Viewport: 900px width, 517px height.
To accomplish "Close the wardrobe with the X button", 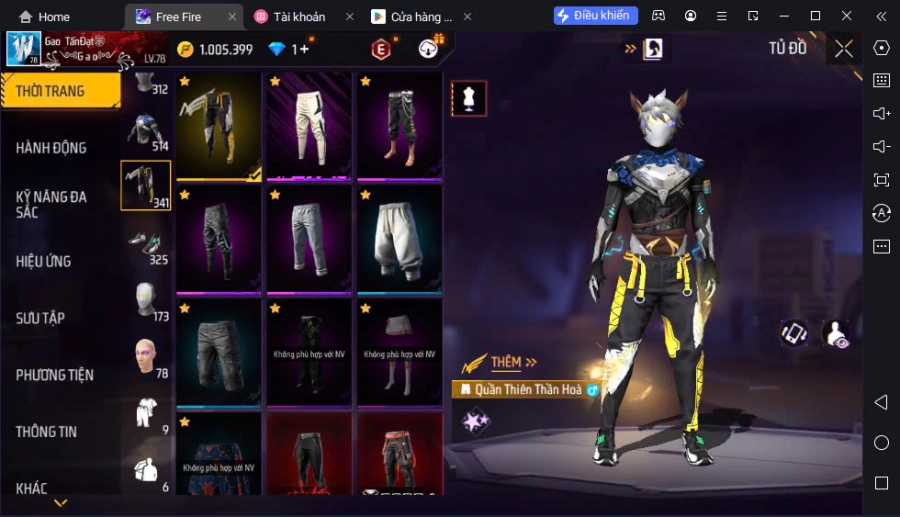I will tap(844, 48).
